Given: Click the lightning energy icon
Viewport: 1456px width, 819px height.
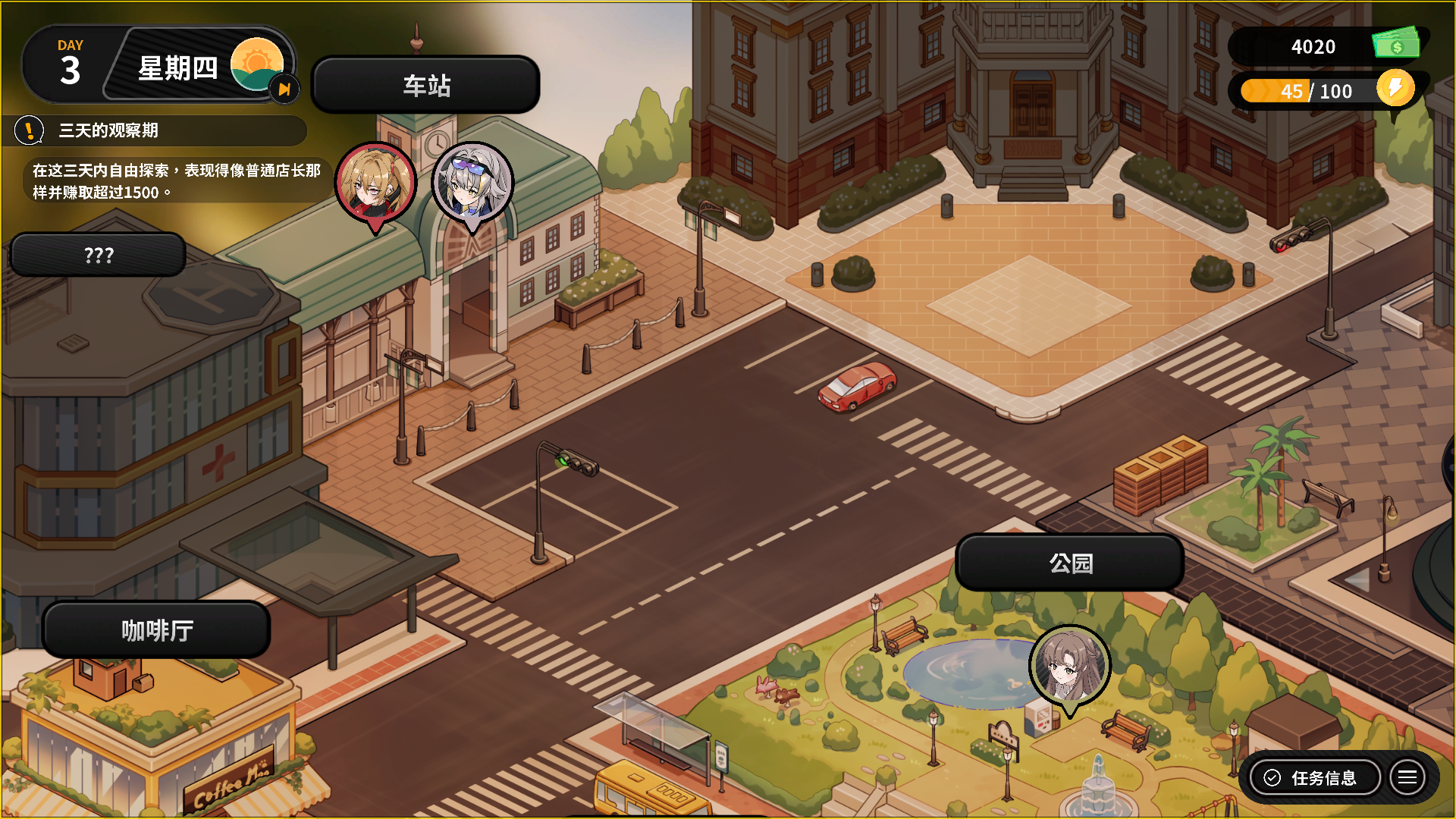Looking at the screenshot, I should tap(1395, 89).
